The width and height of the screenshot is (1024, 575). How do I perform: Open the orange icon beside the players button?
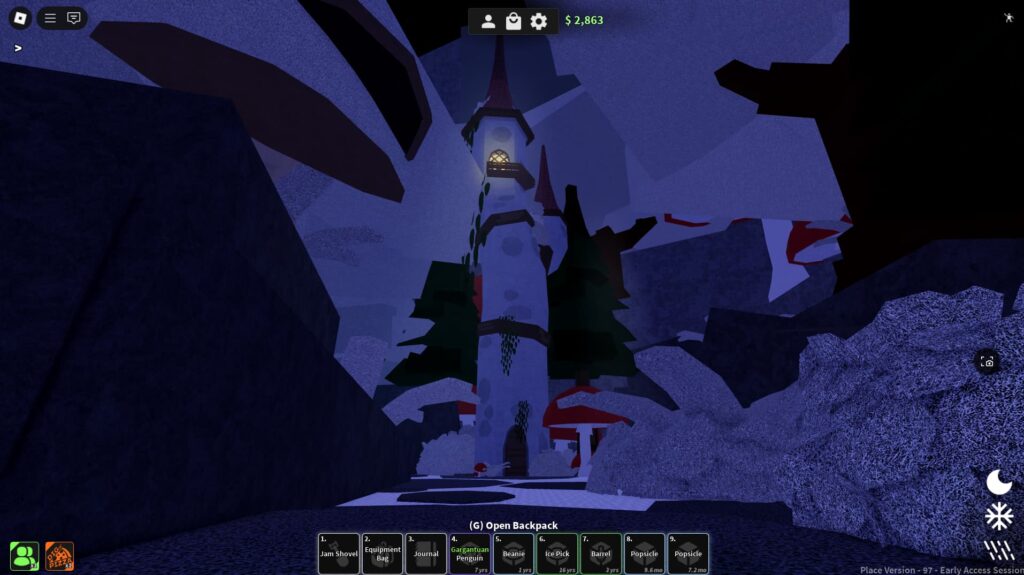point(59,556)
